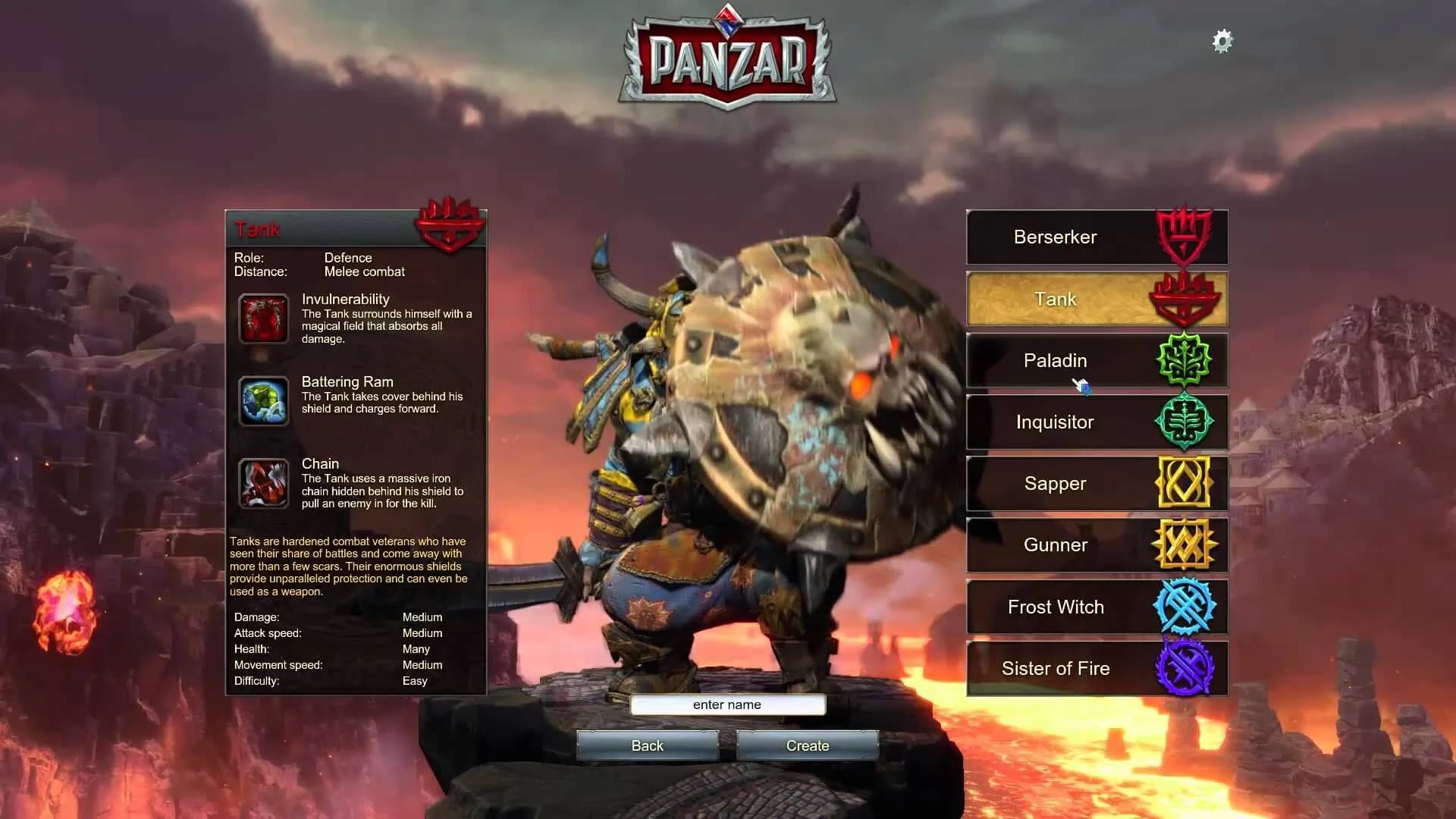Click the Invulnerability ability icon
This screenshot has height=819, width=1456.
tap(263, 318)
